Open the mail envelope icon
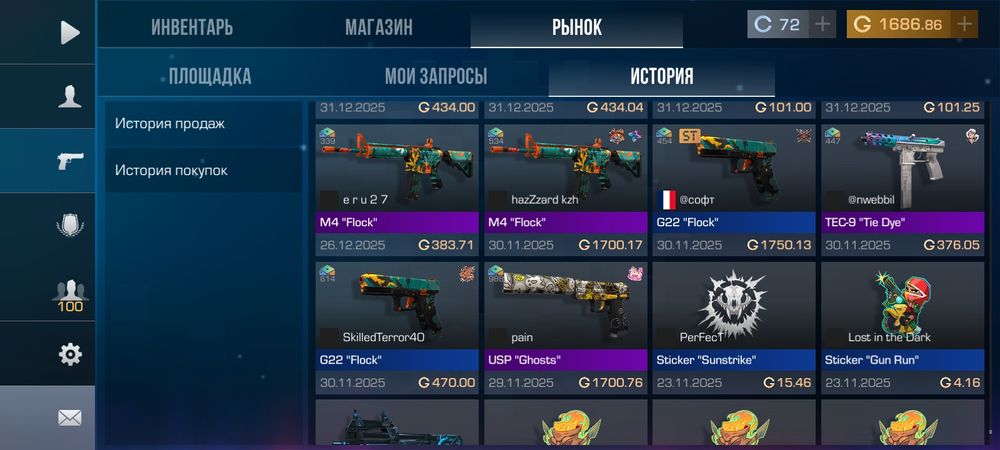1000x450 pixels. pos(69,418)
